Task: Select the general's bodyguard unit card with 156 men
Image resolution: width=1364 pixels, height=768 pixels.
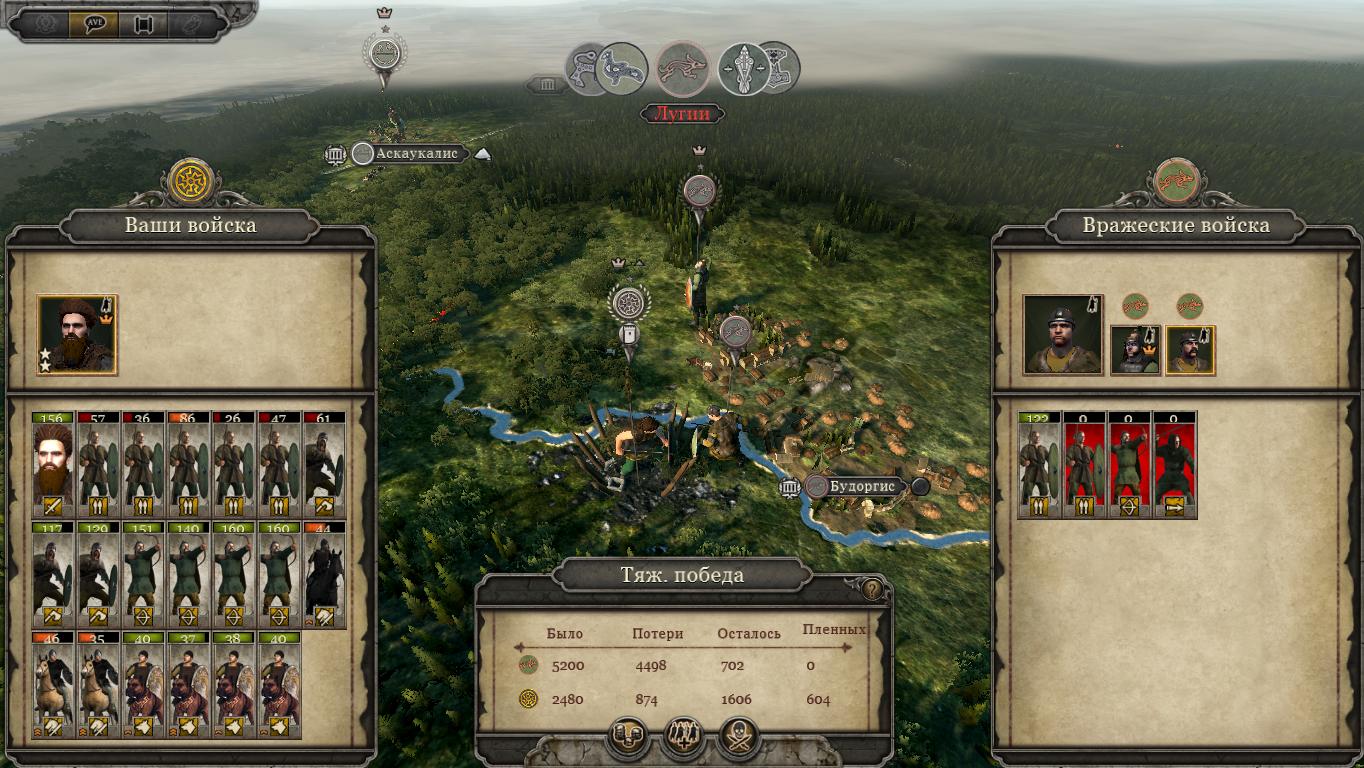Action: [54, 465]
